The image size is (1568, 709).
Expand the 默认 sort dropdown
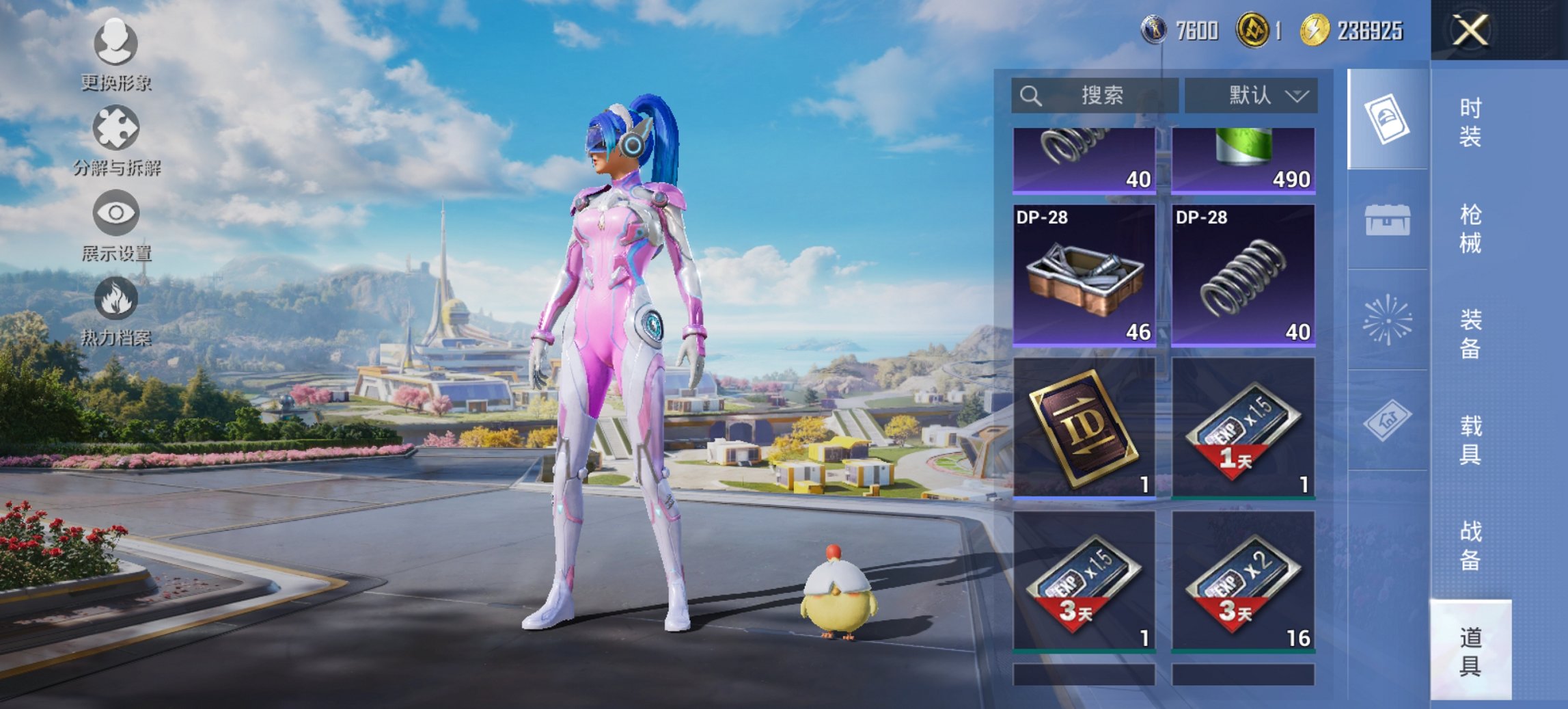(1251, 96)
